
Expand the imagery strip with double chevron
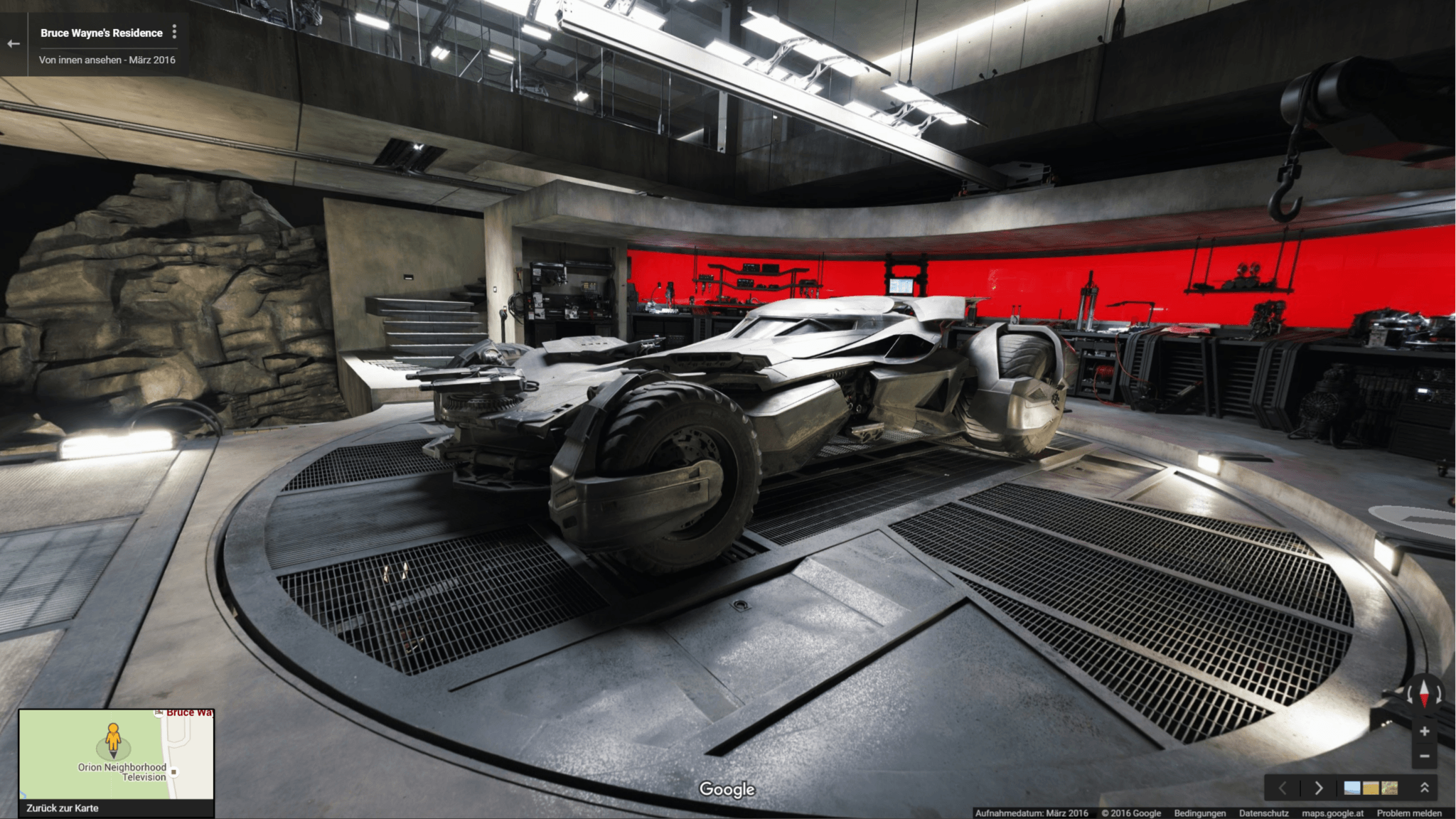point(1424,788)
